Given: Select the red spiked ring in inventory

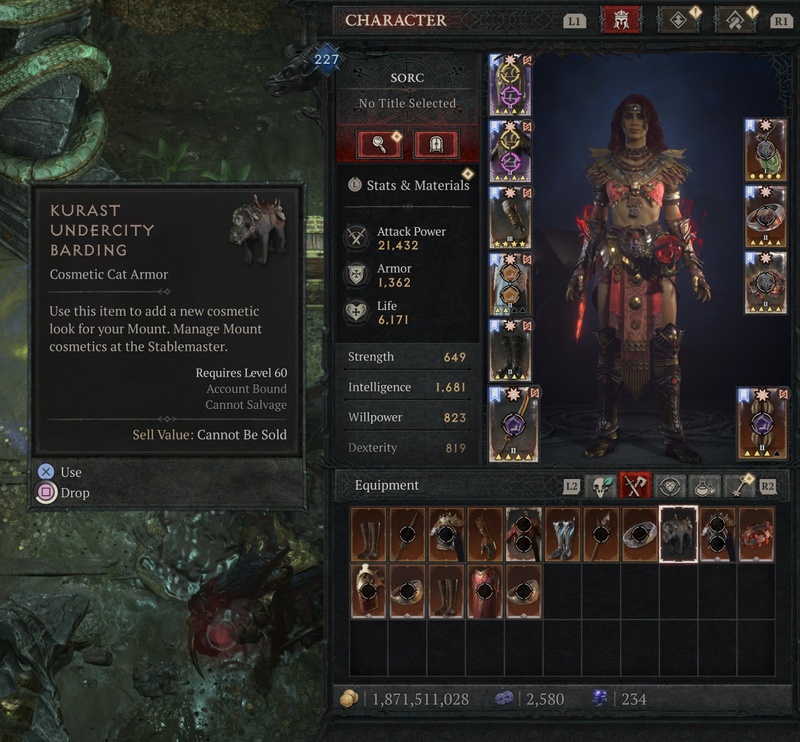Looking at the screenshot, I should click(757, 534).
